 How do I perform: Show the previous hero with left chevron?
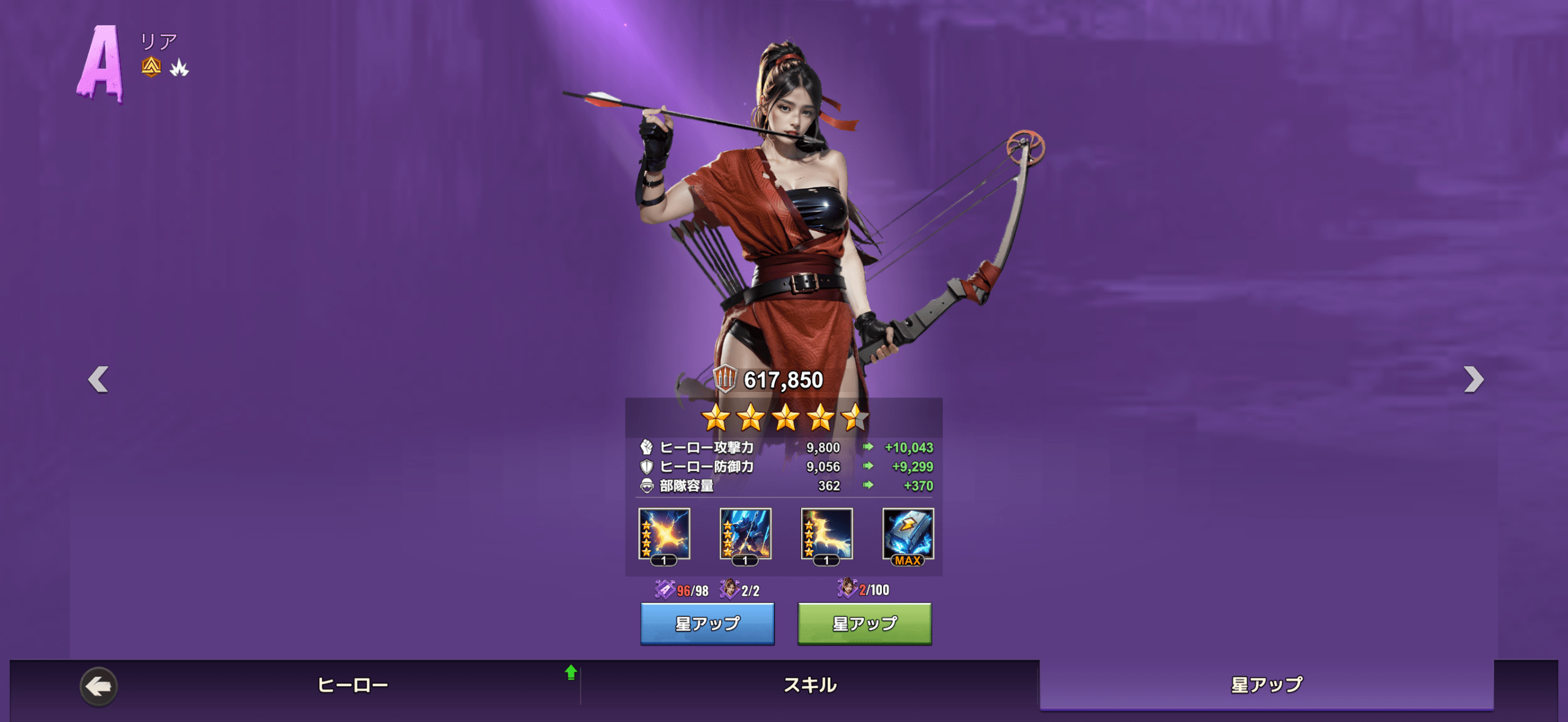click(x=99, y=379)
